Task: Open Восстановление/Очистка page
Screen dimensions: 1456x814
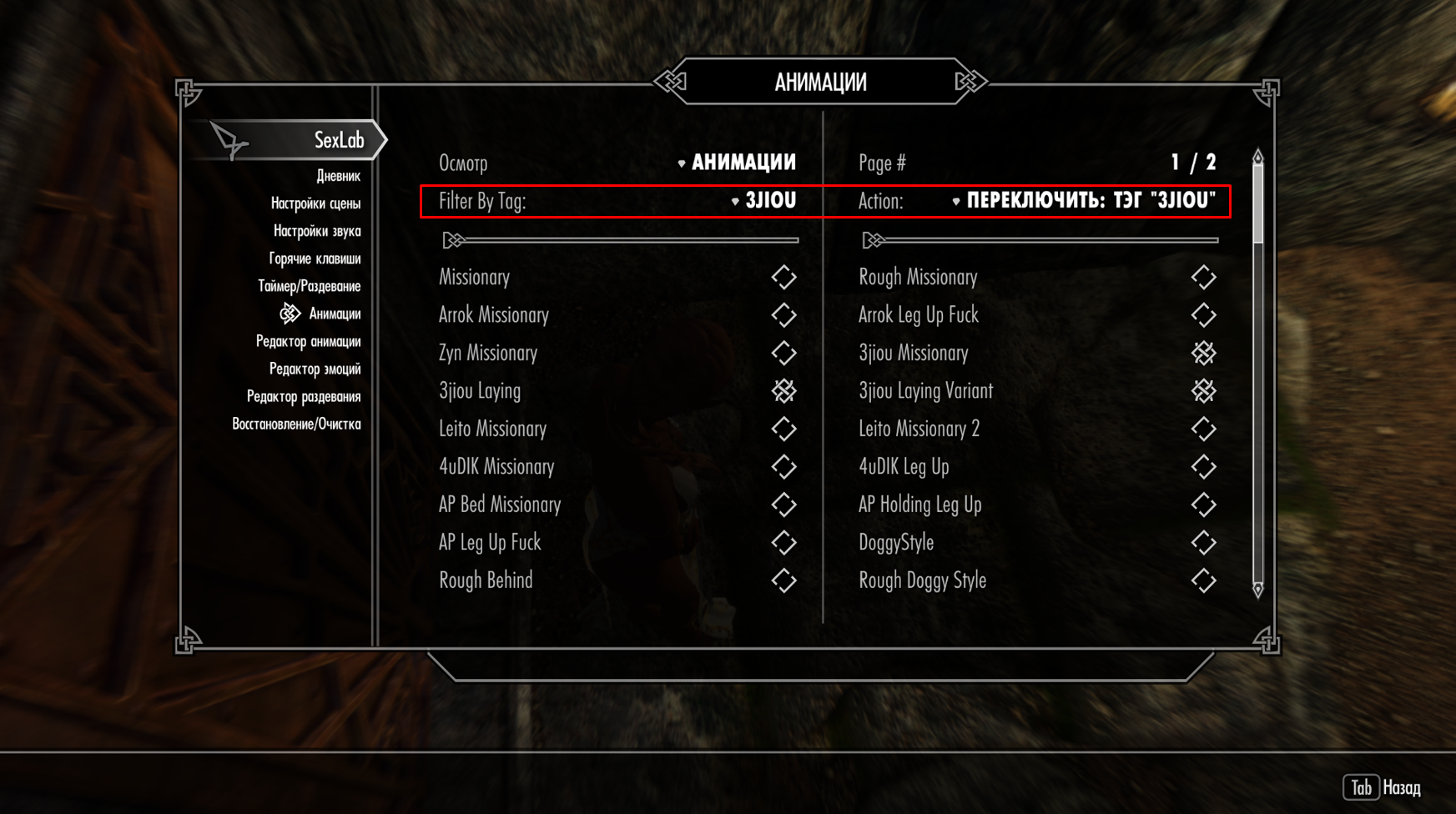Action: tap(296, 424)
